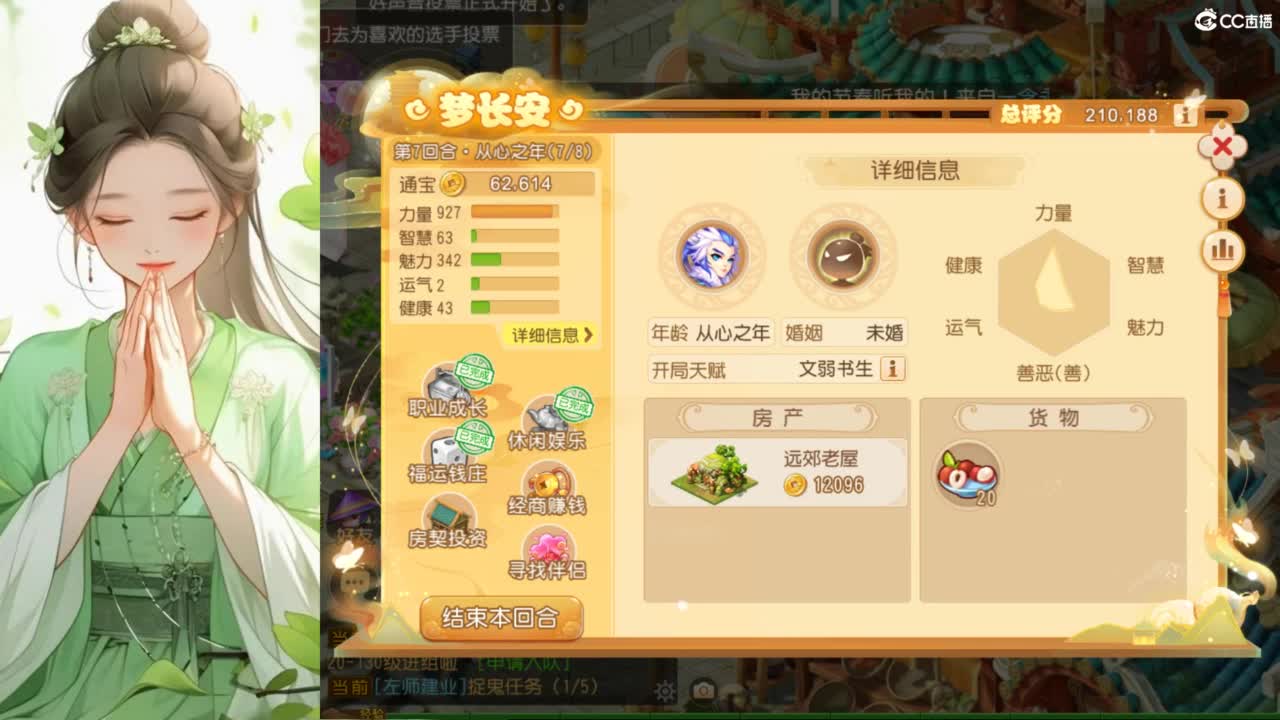This screenshot has width=1280, height=720.
Task: Click the round info icon below the close button
Action: (1221, 197)
